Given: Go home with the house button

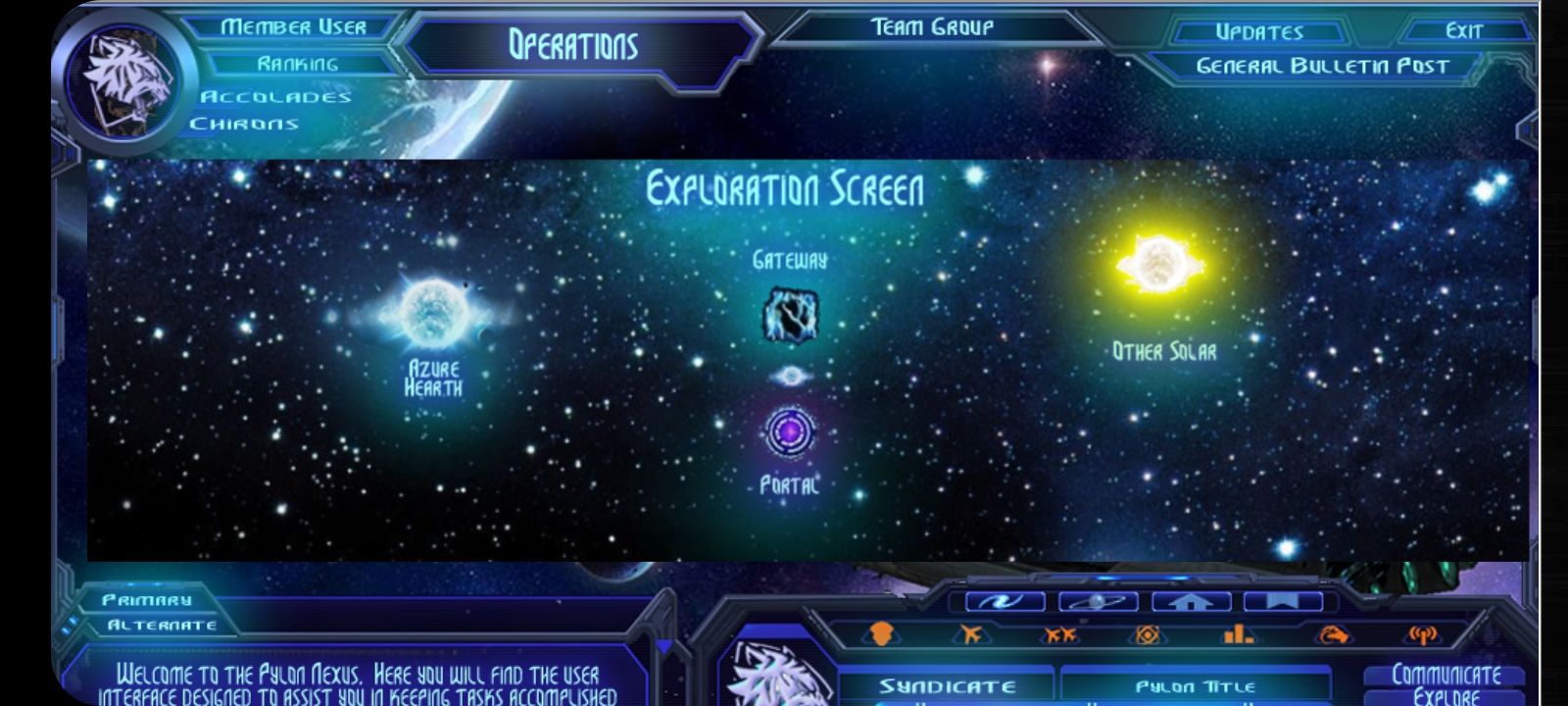Looking at the screenshot, I should coord(1191,601).
